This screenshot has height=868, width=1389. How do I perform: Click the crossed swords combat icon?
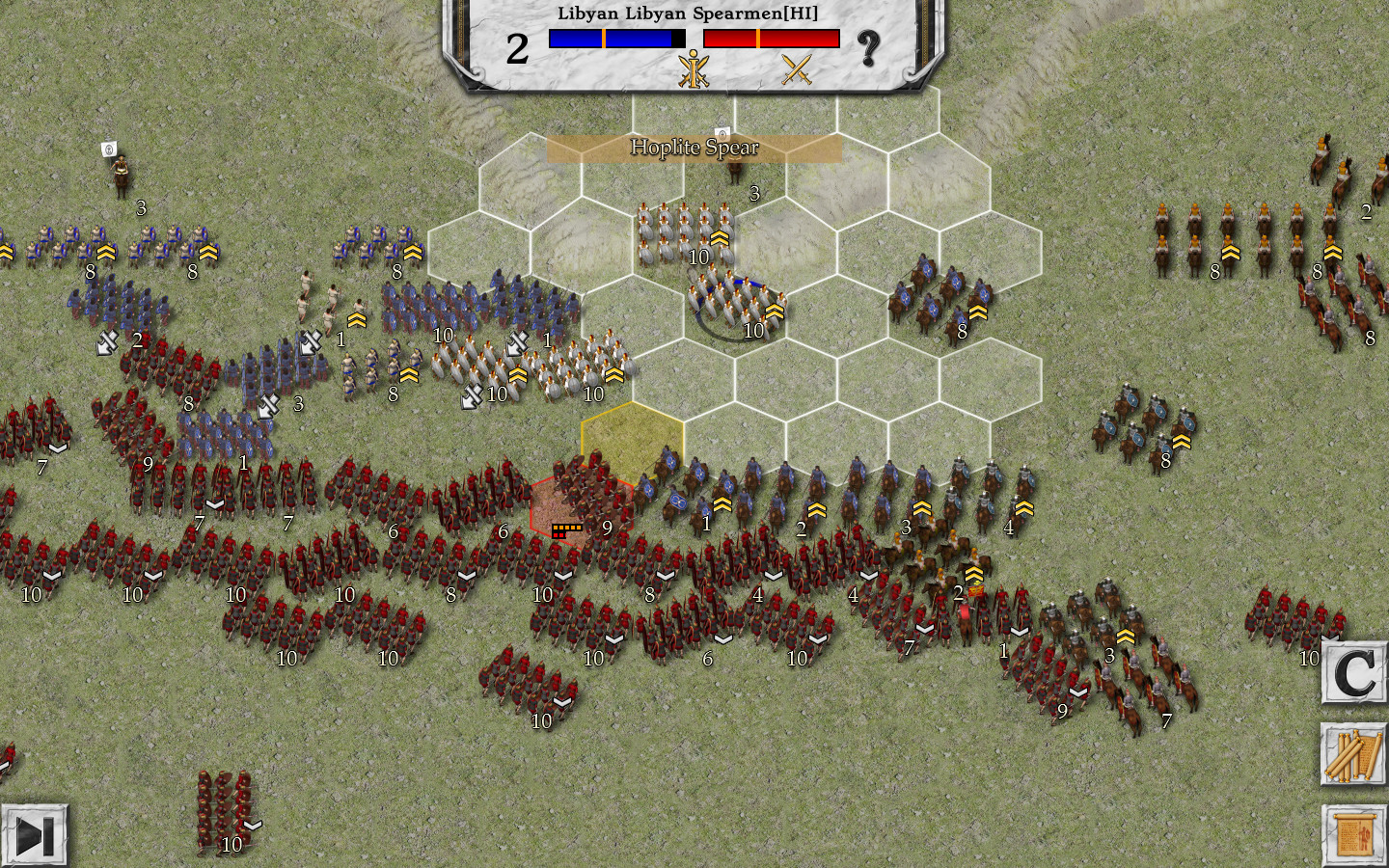point(798,70)
